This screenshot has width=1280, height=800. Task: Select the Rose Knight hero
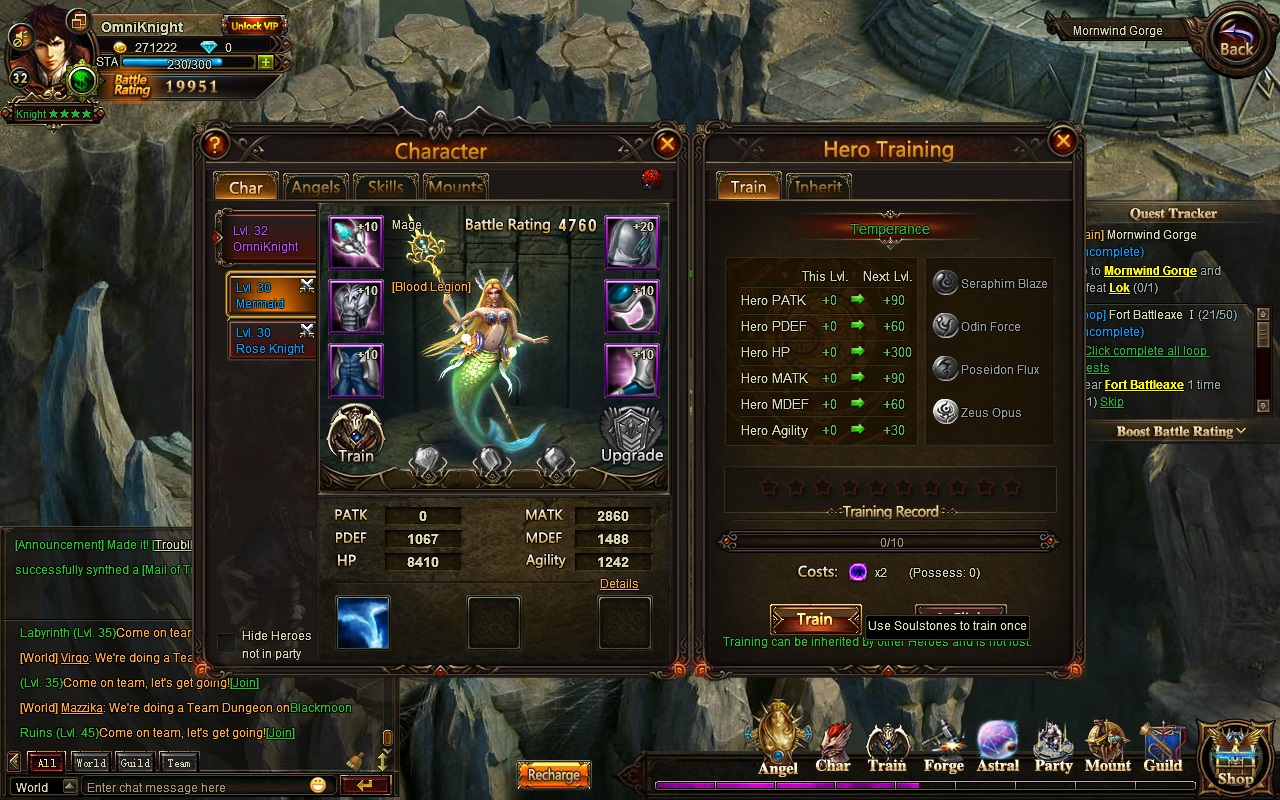270,341
